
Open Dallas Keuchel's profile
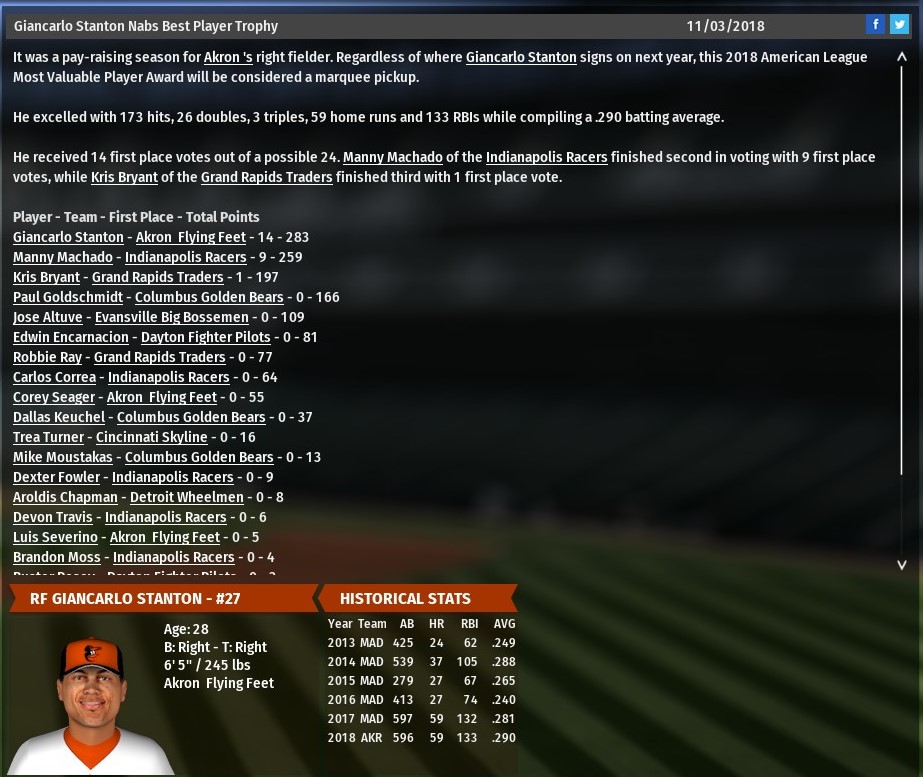59,417
